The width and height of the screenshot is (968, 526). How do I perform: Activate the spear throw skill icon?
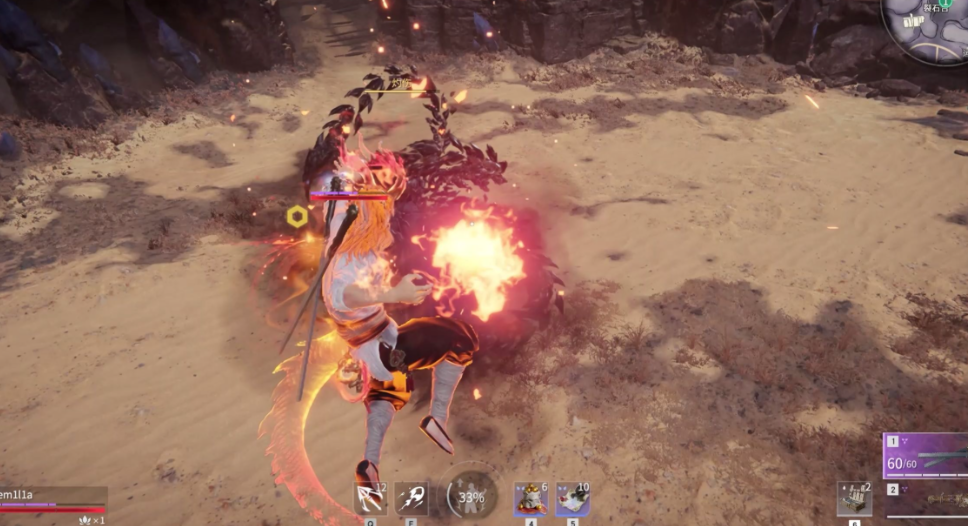tap(370, 497)
